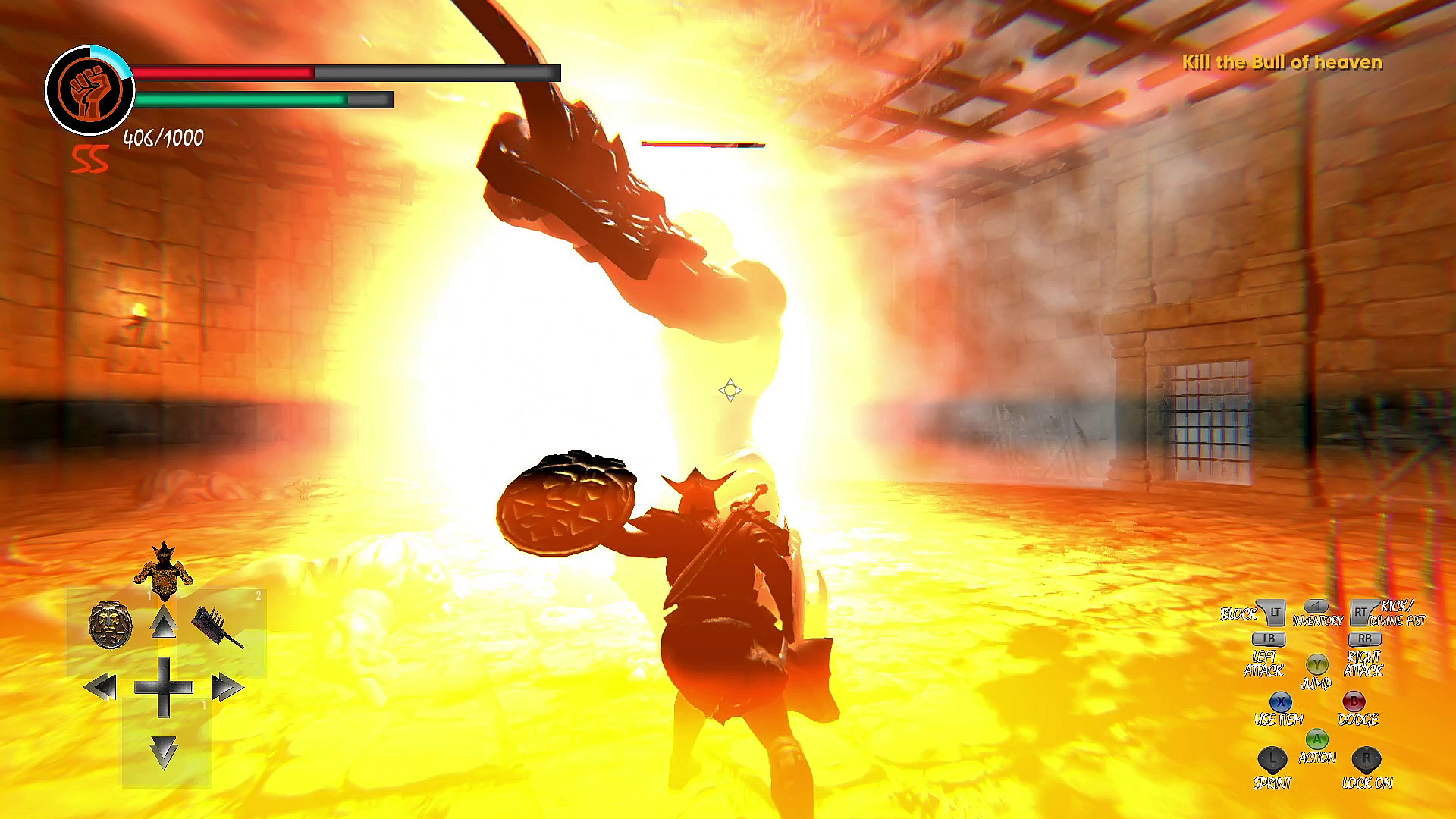Click the d-pad right double arrow
This screenshot has width=1456, height=819.
tap(226, 687)
